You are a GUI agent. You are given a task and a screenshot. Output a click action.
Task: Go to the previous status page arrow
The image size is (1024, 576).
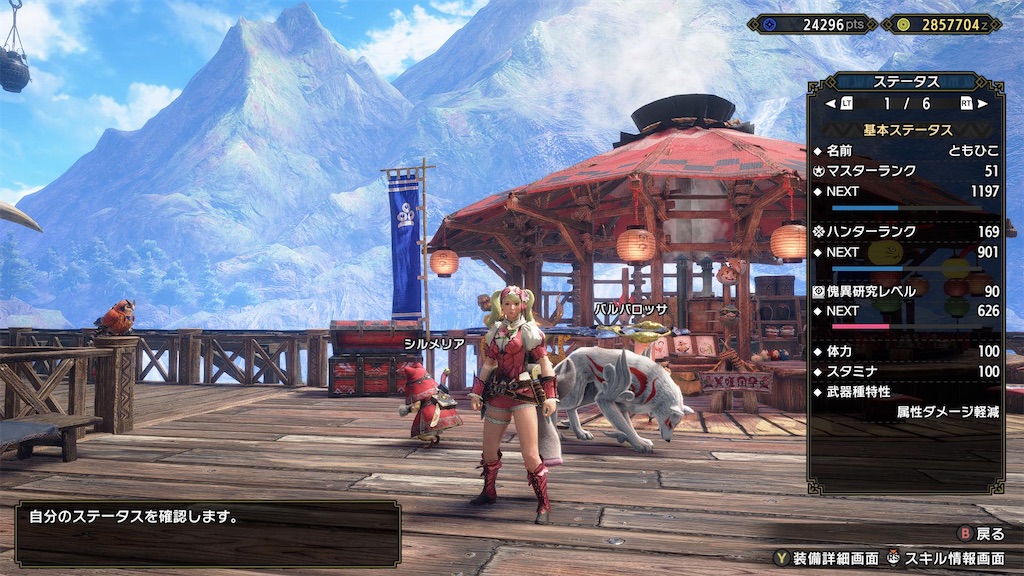[830, 103]
